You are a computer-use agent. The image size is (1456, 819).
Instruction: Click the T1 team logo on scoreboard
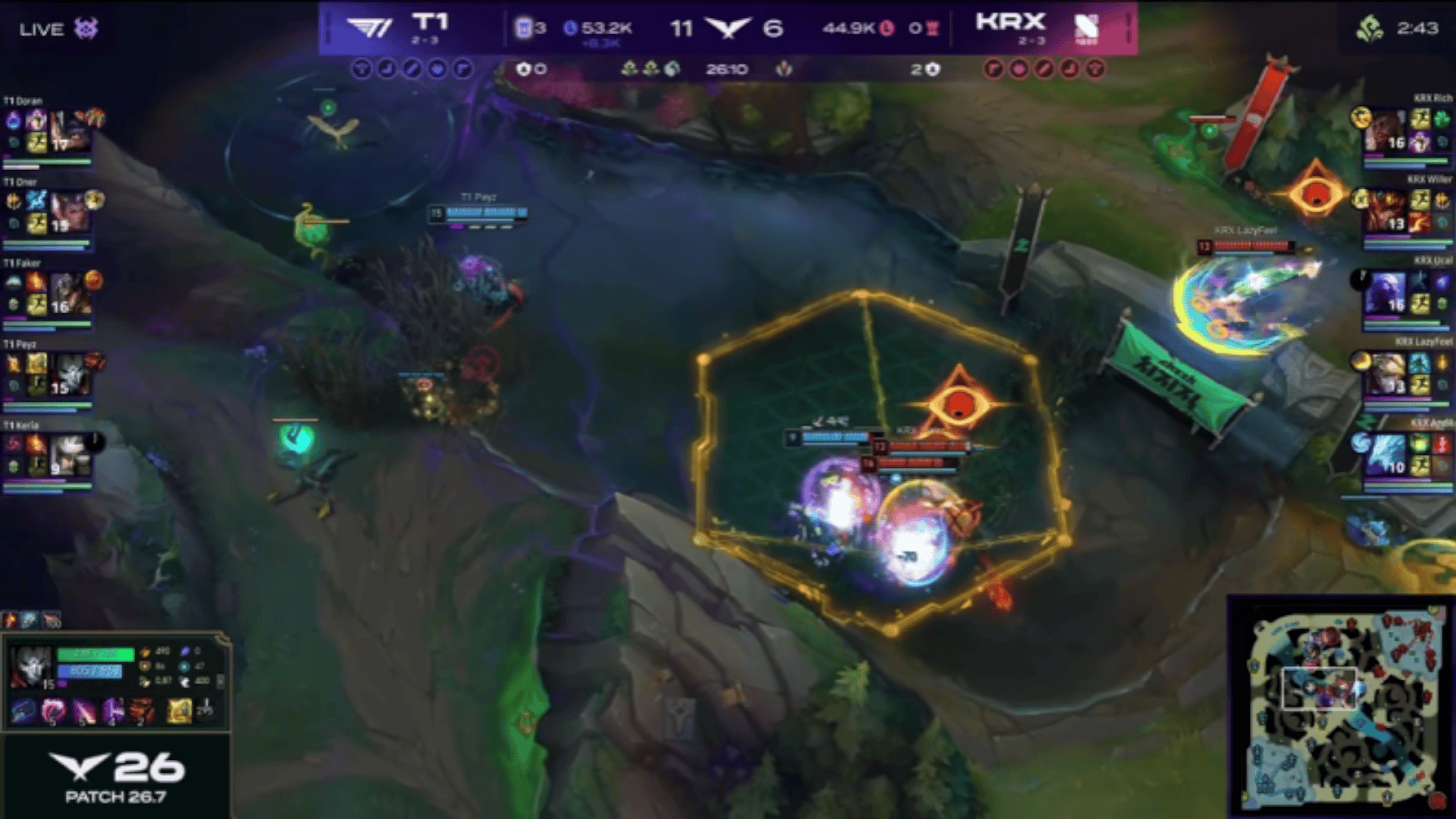point(369,28)
